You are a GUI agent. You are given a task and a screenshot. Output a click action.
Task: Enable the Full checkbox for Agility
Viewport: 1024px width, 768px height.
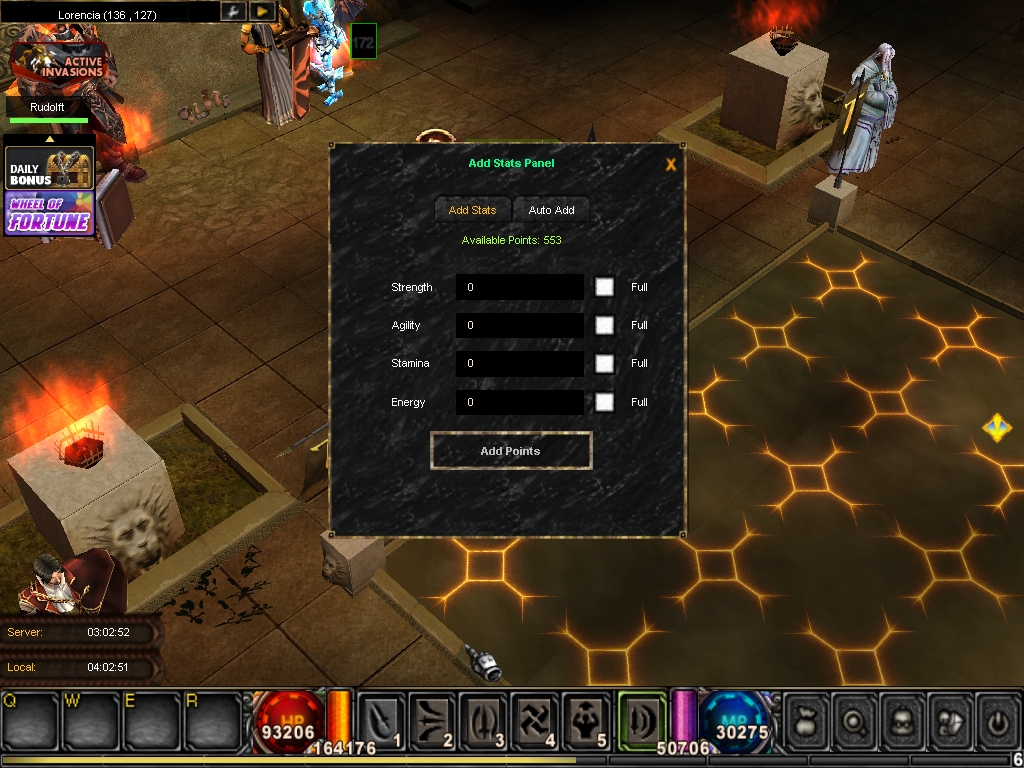coord(604,325)
